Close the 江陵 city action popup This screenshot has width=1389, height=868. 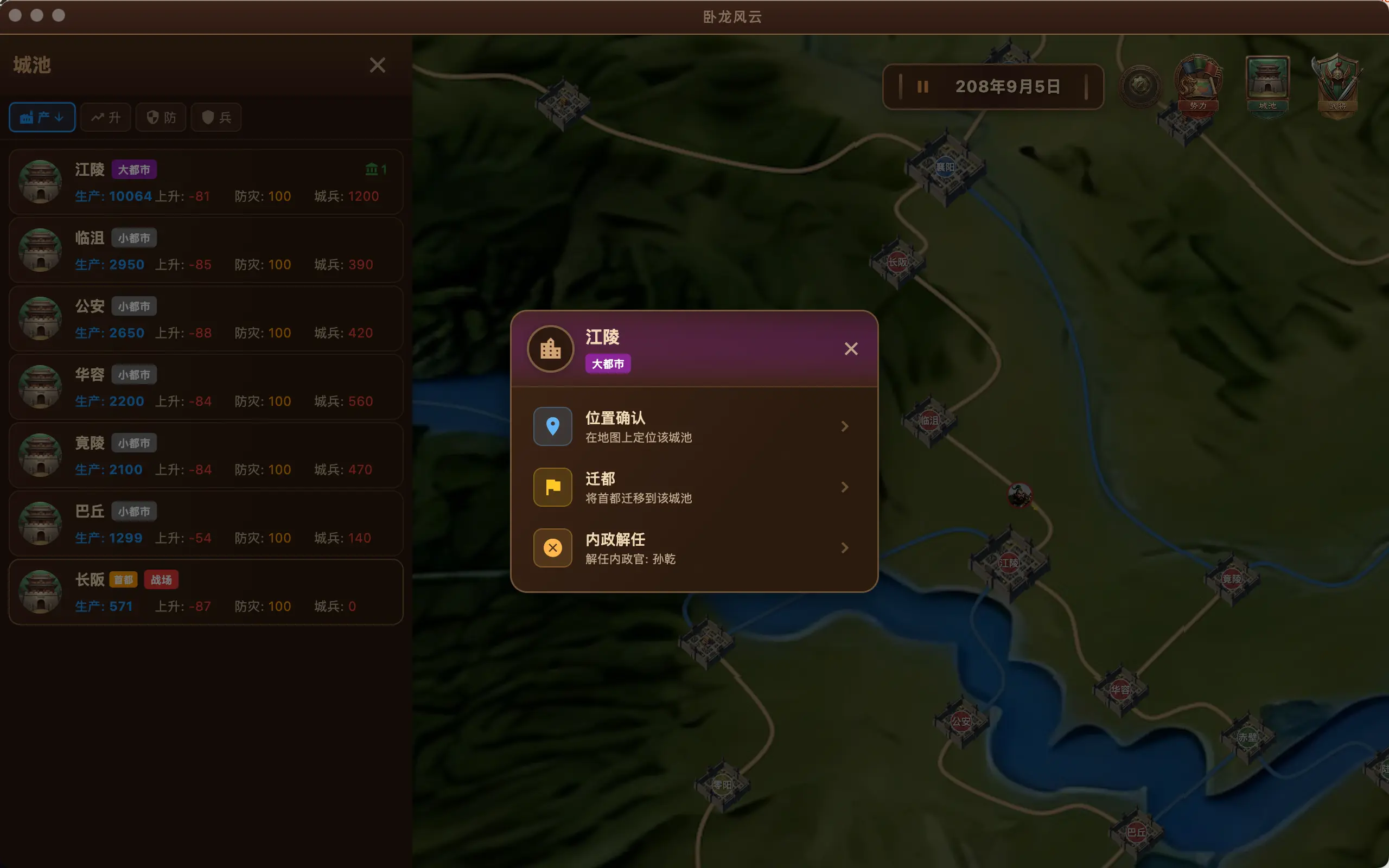851,348
